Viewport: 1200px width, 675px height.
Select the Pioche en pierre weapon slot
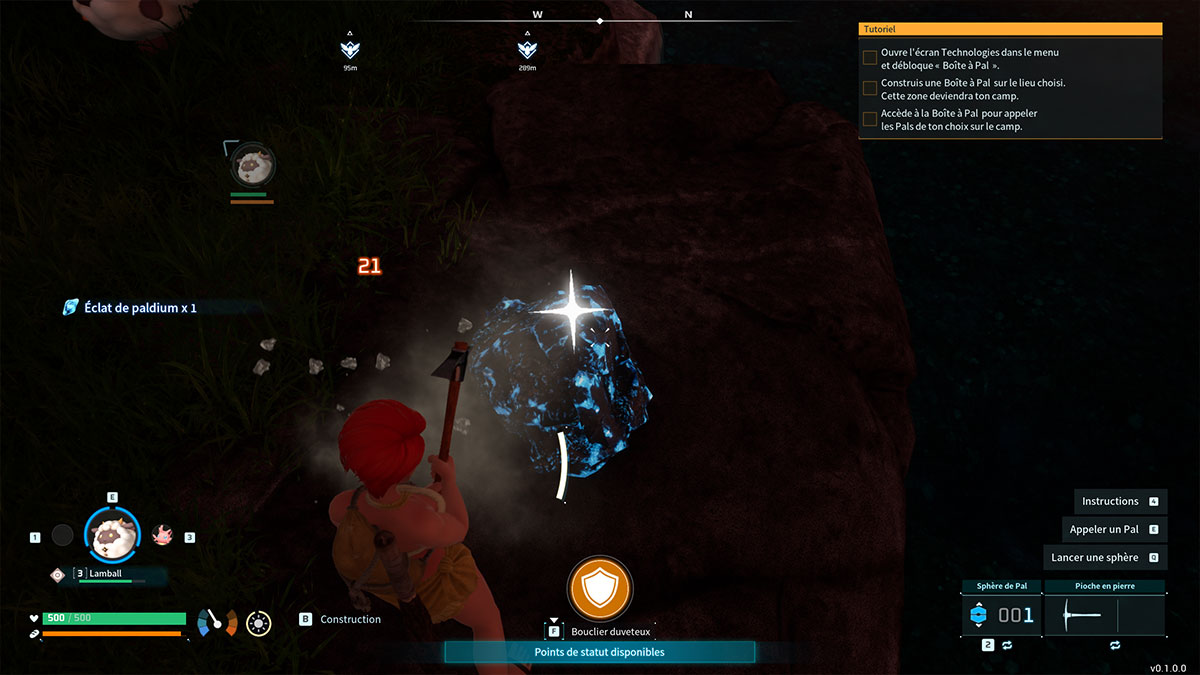click(x=1104, y=615)
